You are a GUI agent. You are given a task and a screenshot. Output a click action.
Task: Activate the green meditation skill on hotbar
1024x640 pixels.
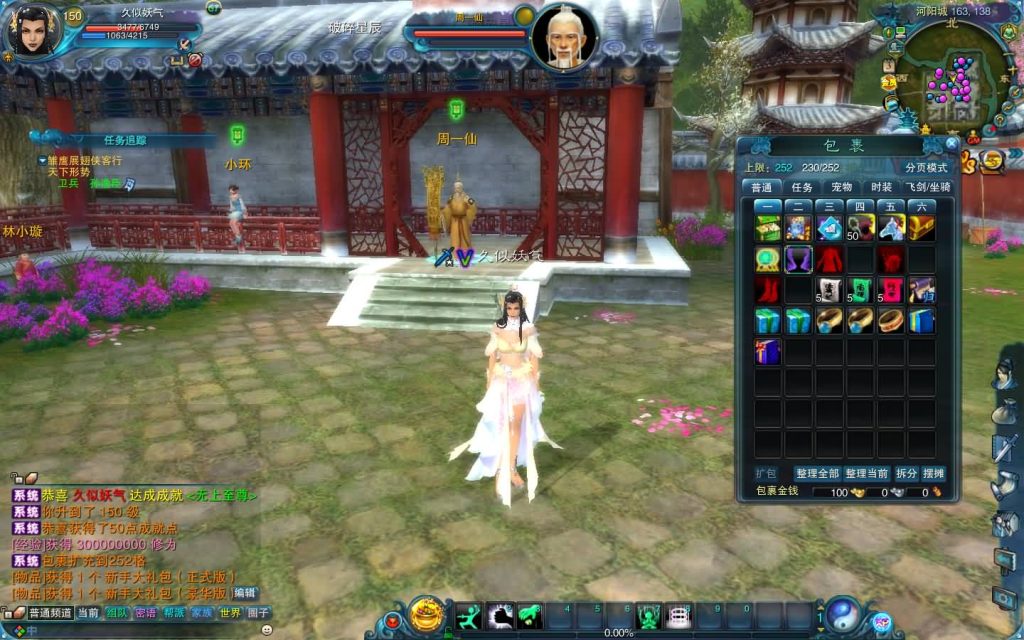[649, 615]
